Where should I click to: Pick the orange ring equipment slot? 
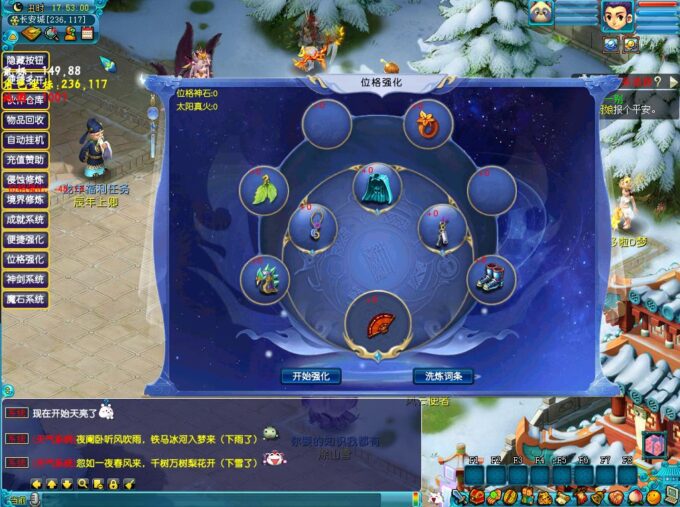429,124
